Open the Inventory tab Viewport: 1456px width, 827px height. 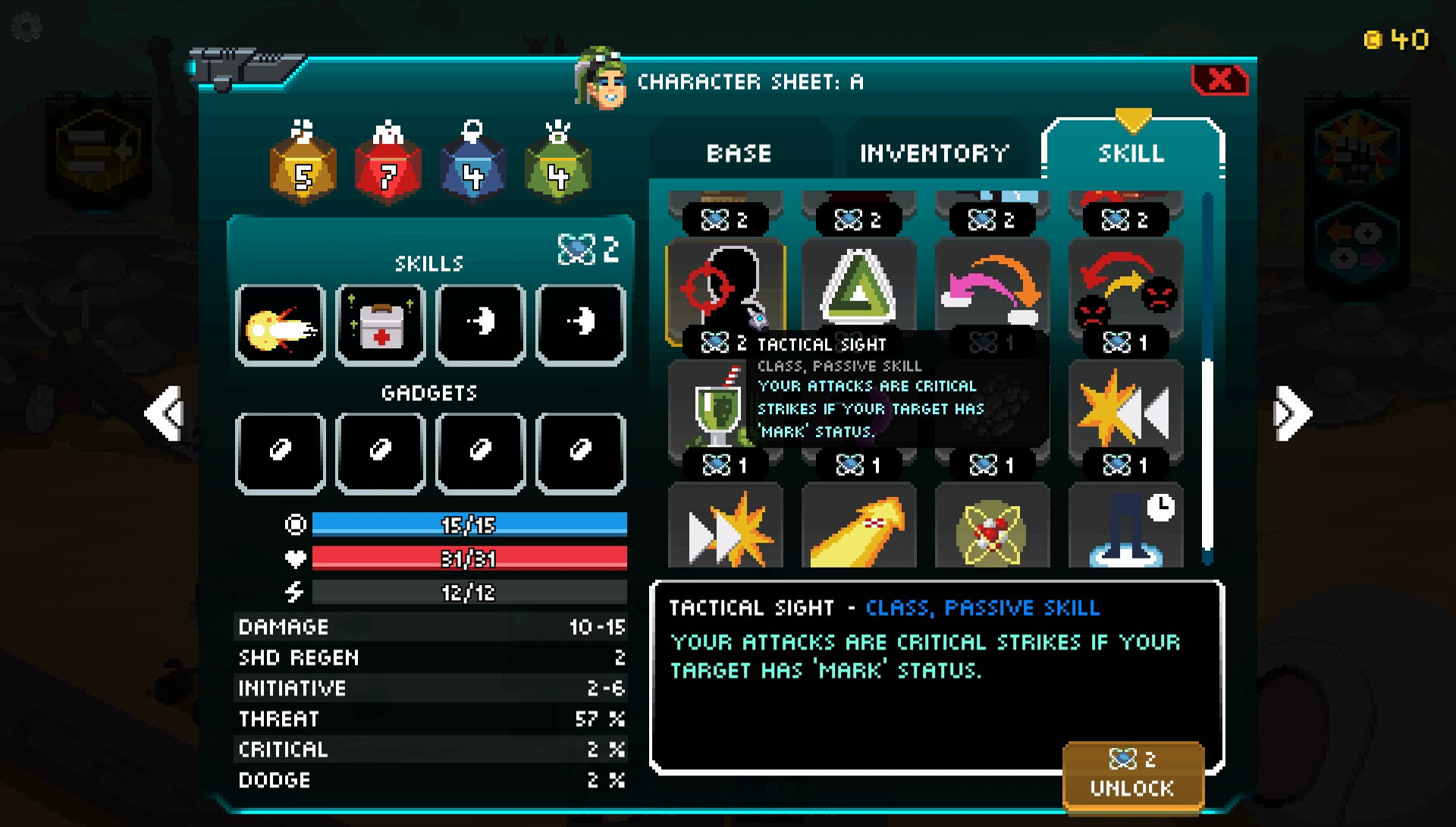pyautogui.click(x=934, y=153)
